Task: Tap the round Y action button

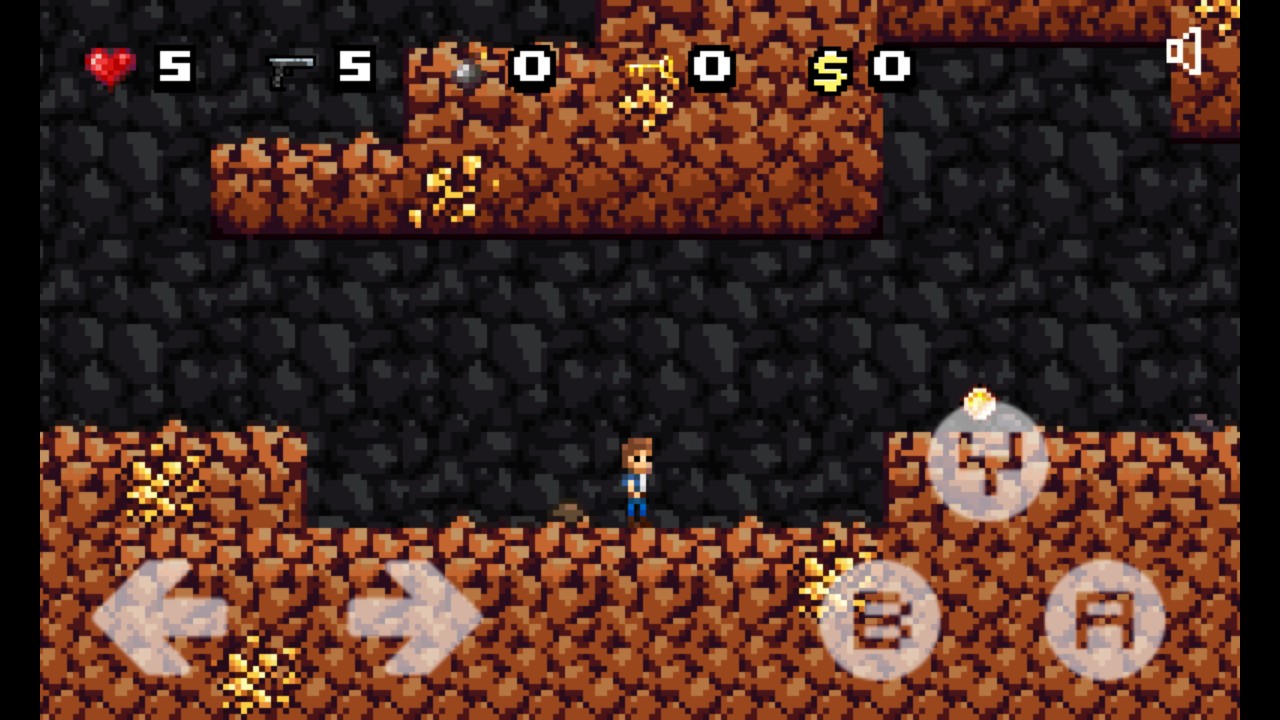Action: 988,461
